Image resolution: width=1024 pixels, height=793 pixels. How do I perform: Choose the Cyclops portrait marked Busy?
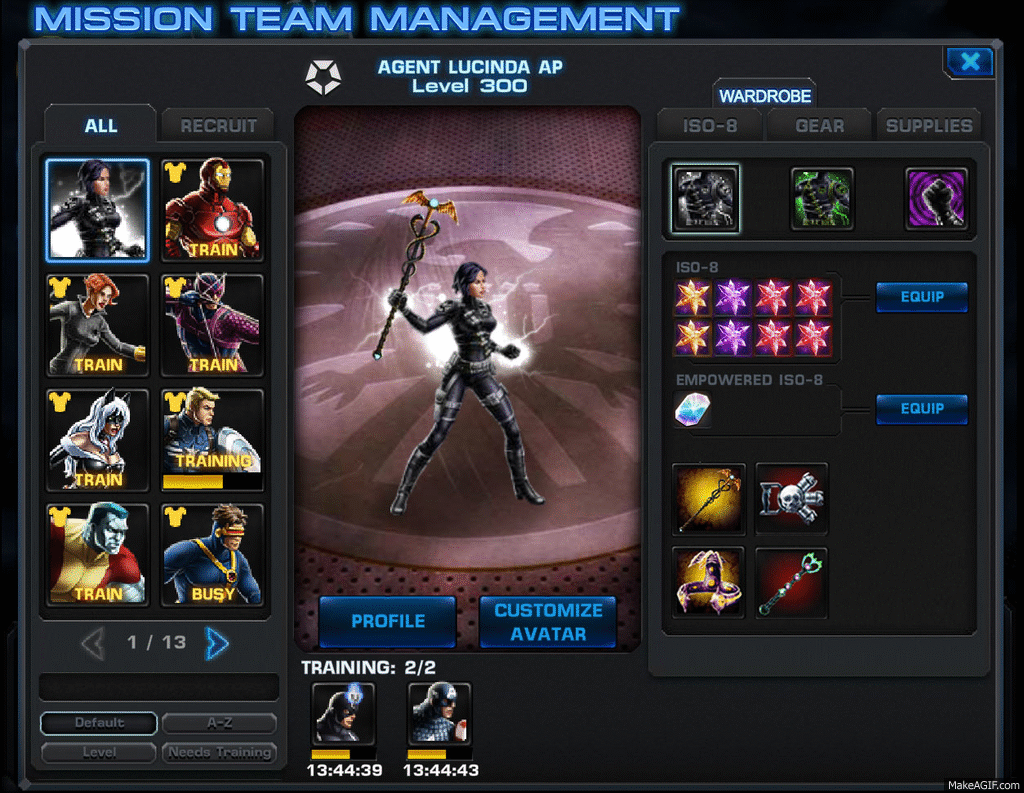[212, 555]
